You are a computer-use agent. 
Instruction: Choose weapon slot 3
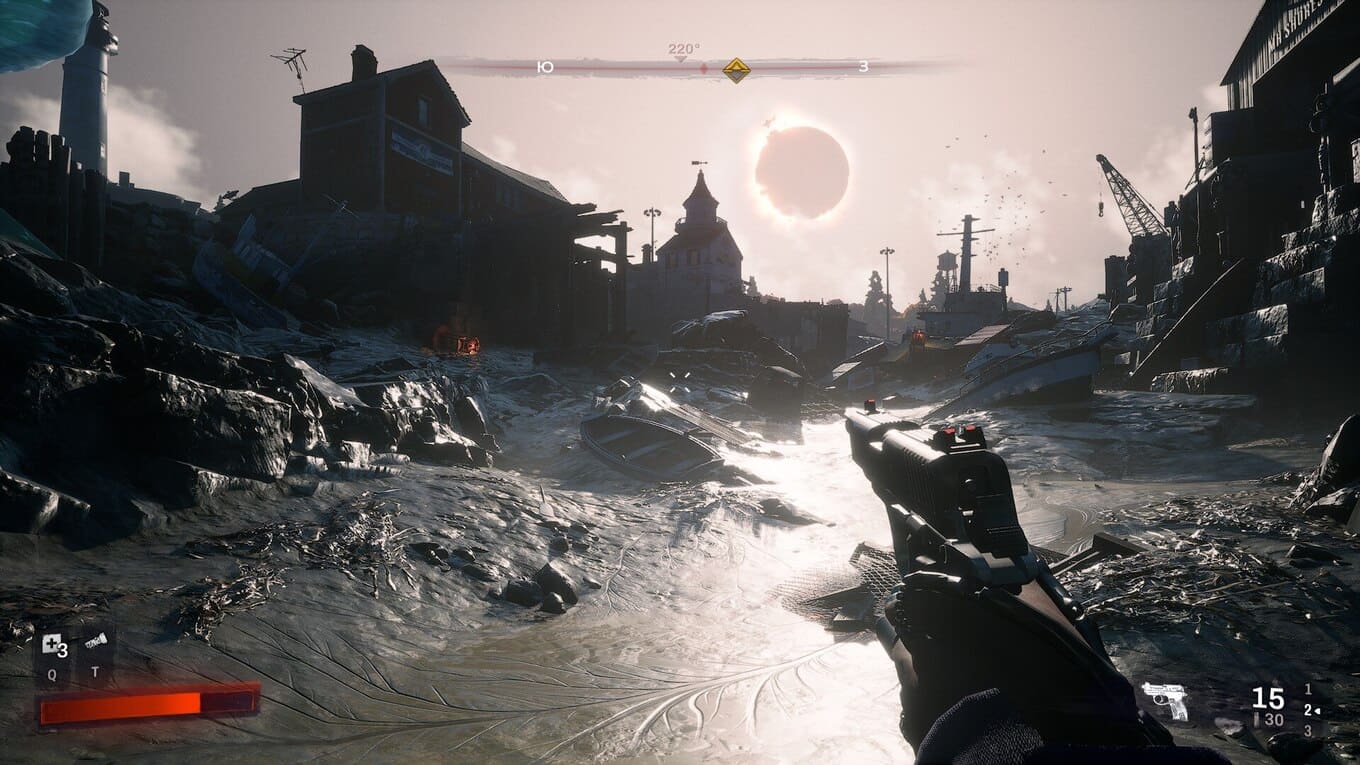click(x=1308, y=731)
